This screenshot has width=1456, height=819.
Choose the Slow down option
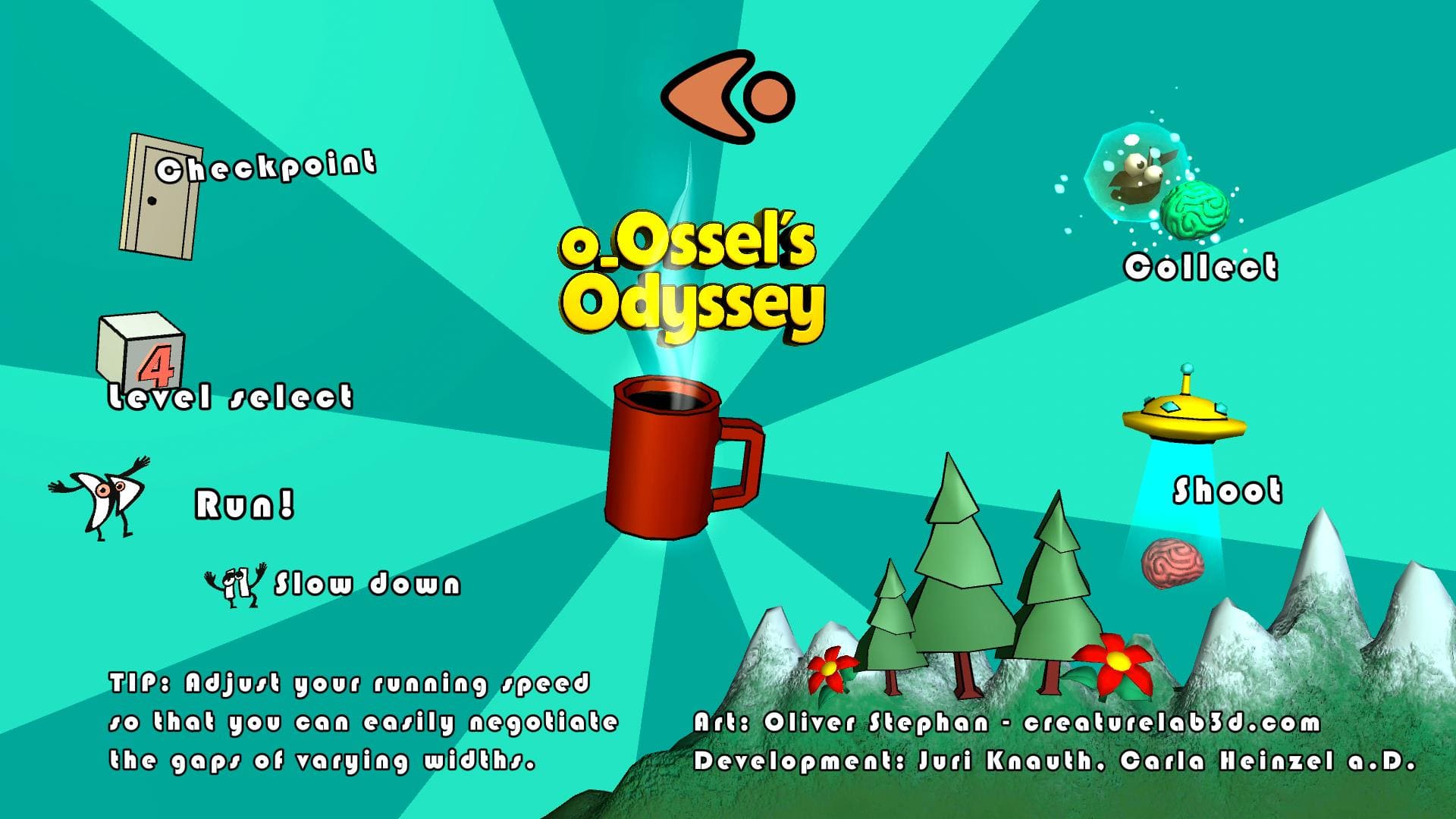pos(367,585)
